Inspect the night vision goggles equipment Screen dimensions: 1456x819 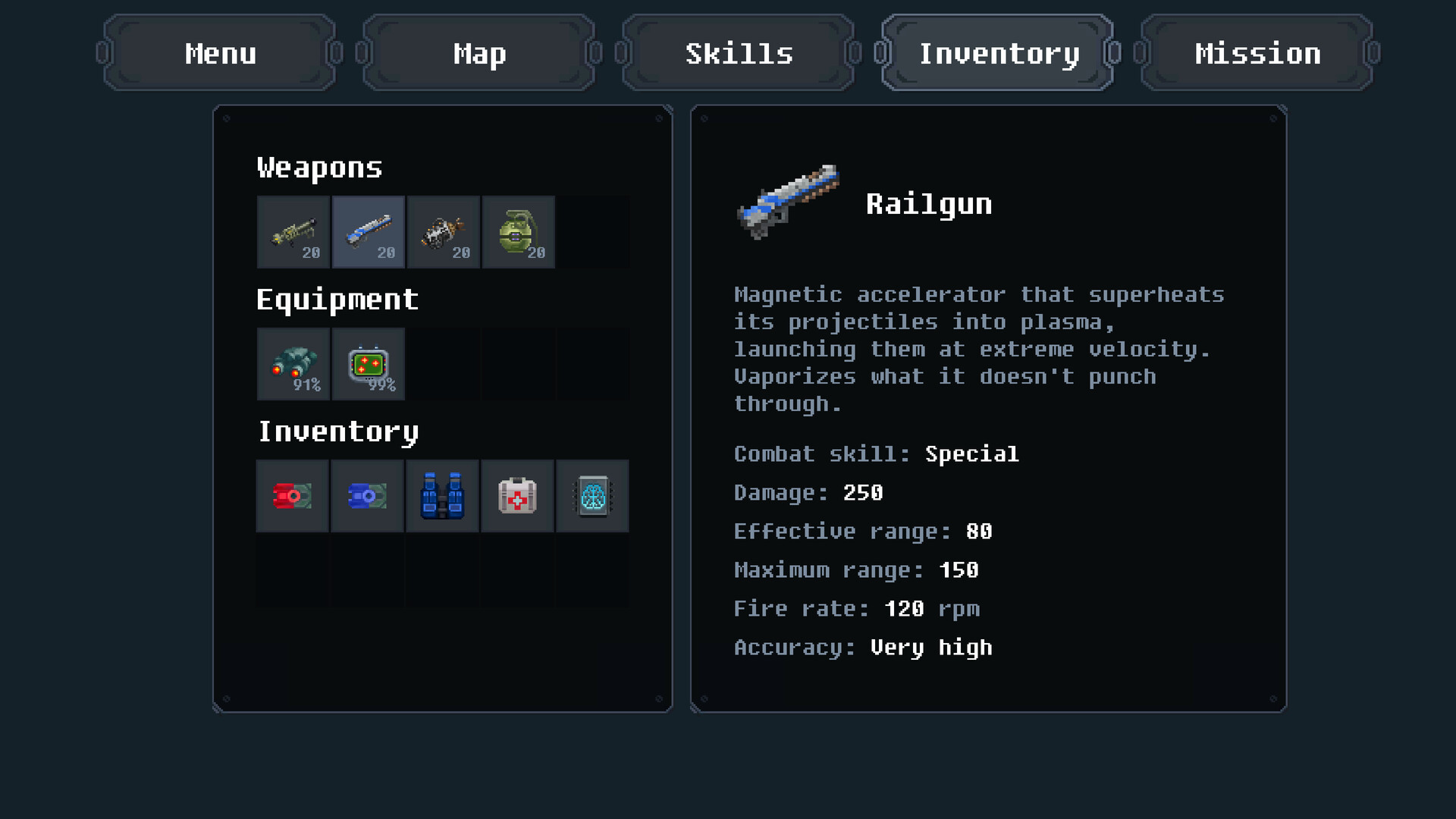tap(293, 364)
